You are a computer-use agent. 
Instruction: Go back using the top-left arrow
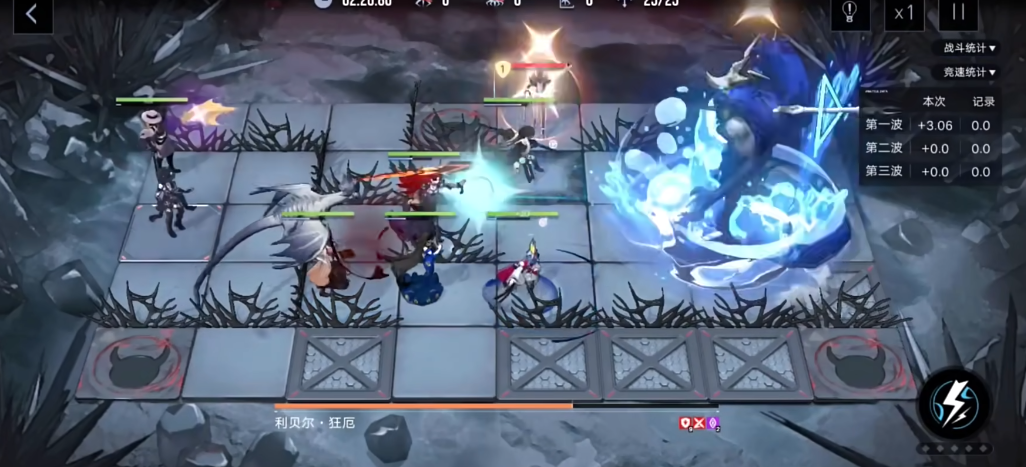(x=31, y=13)
